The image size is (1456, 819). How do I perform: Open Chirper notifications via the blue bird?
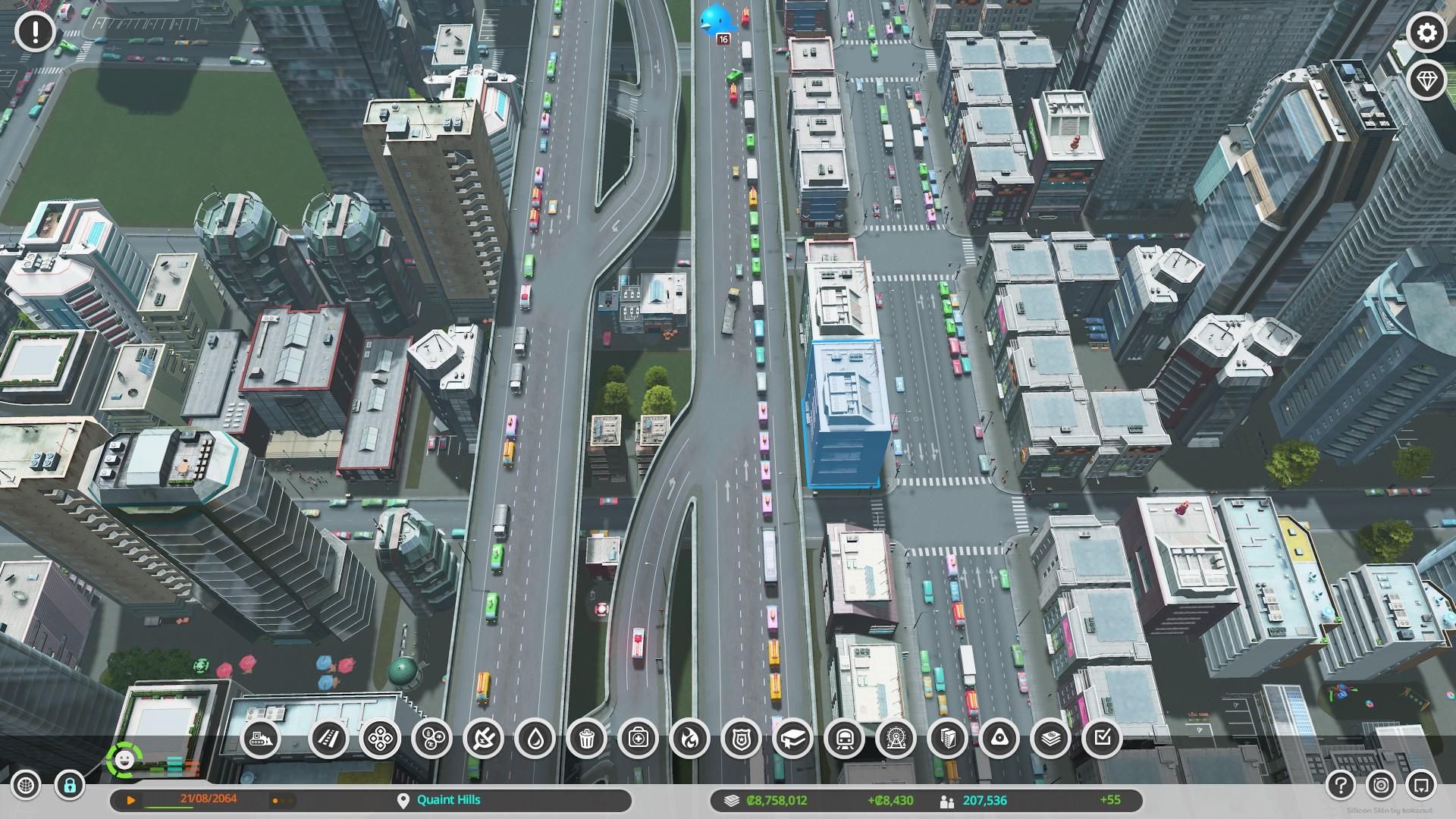point(716,19)
